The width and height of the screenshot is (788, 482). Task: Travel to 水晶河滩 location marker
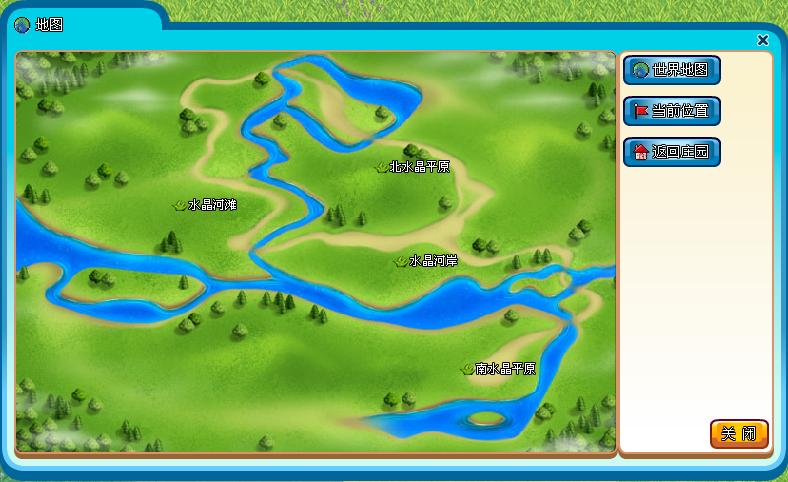(206, 205)
